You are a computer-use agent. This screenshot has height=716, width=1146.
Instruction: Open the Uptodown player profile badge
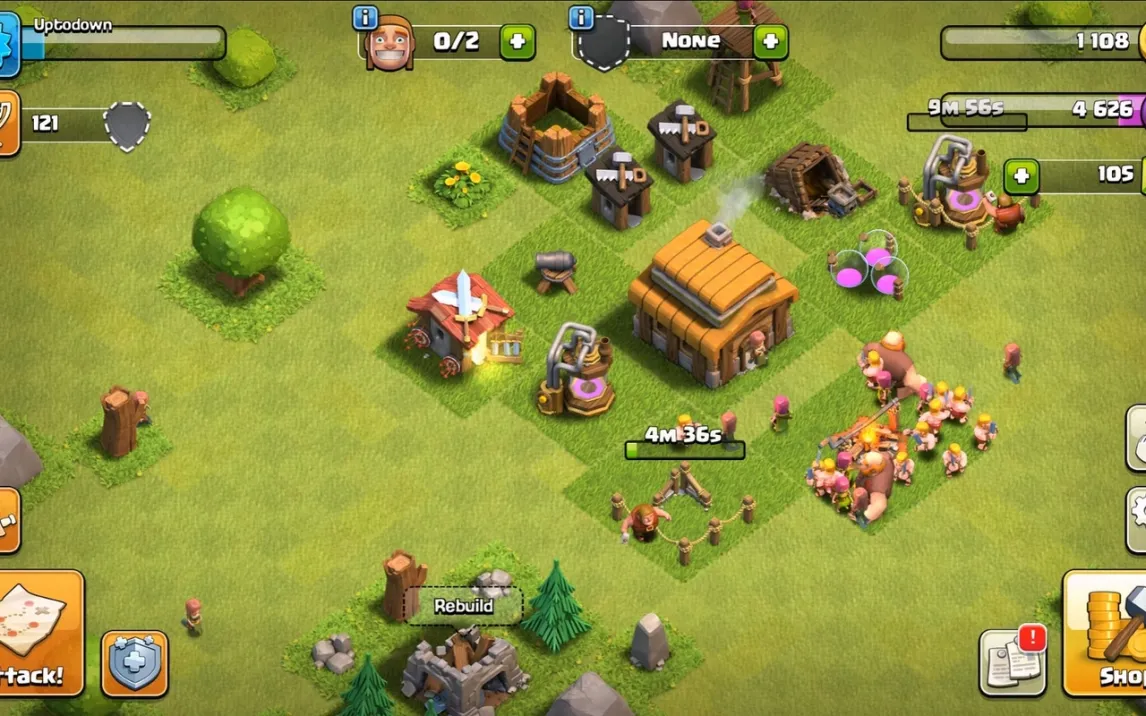(8, 45)
